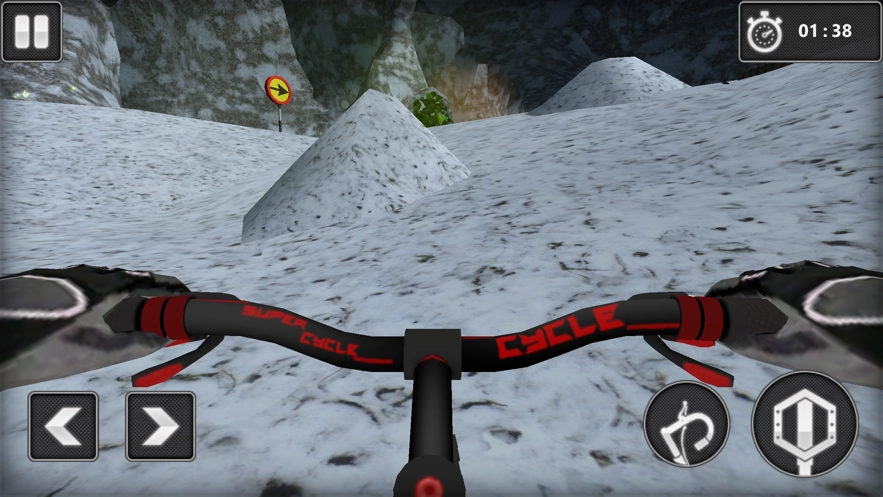Steer right with the right arrow button

(x=160, y=426)
